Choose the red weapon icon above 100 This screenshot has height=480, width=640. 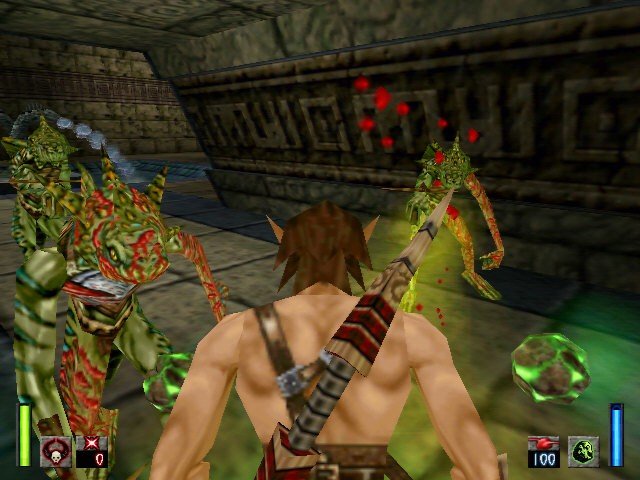544,443
